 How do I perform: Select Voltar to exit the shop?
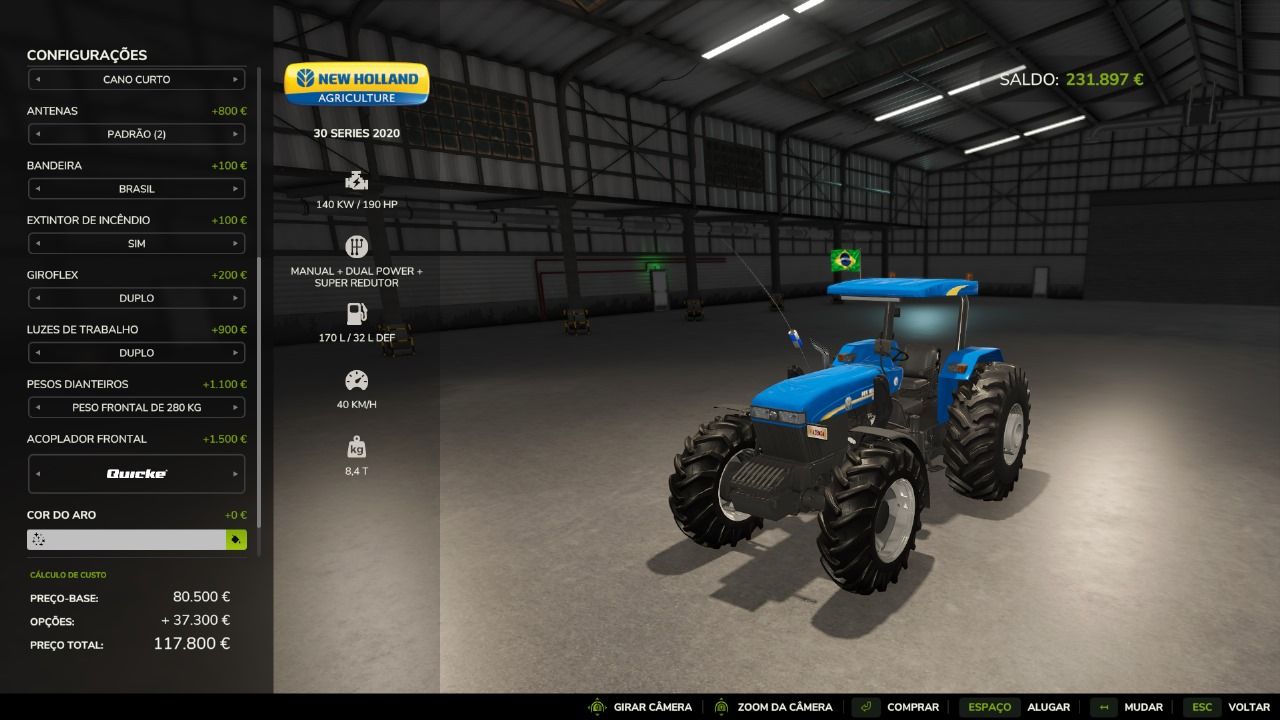[x=1247, y=707]
